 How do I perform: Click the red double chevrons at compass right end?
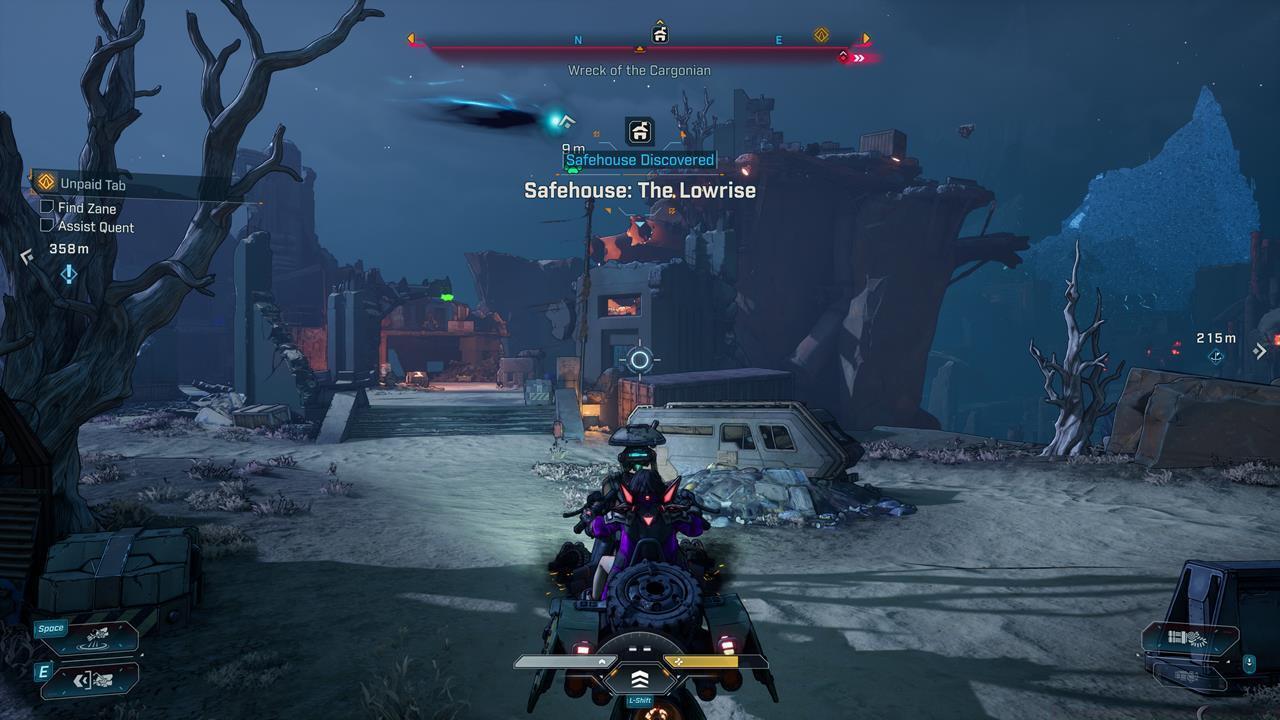859,57
